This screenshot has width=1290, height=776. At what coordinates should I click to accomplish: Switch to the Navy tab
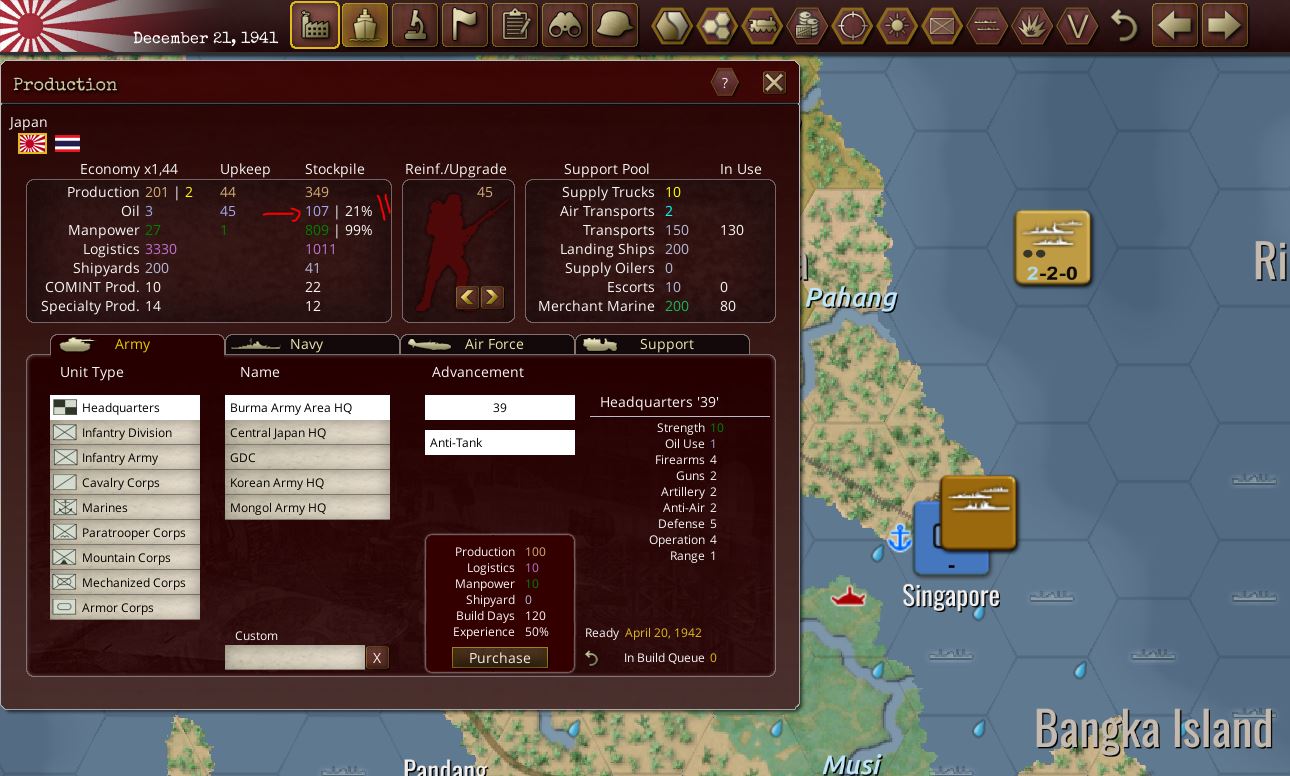[x=312, y=344]
